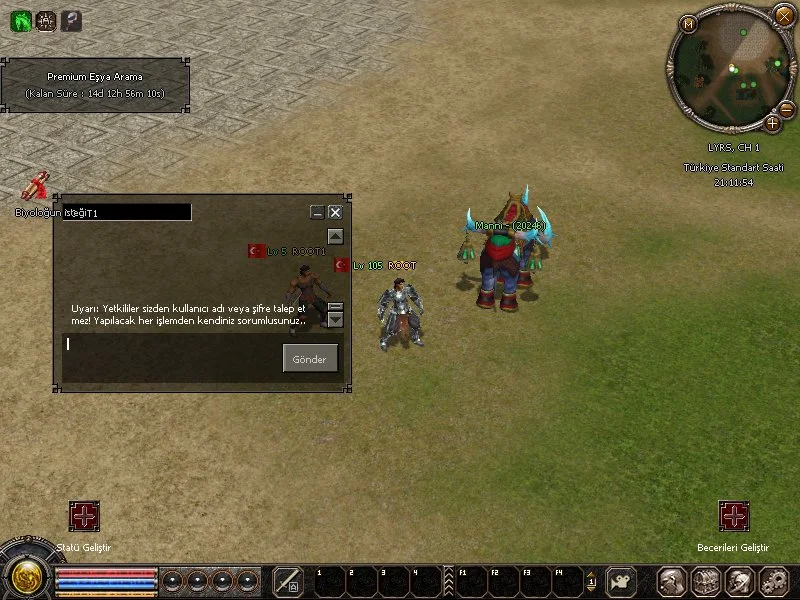Close the whisper chat window
This screenshot has width=800, height=600.
(335, 212)
